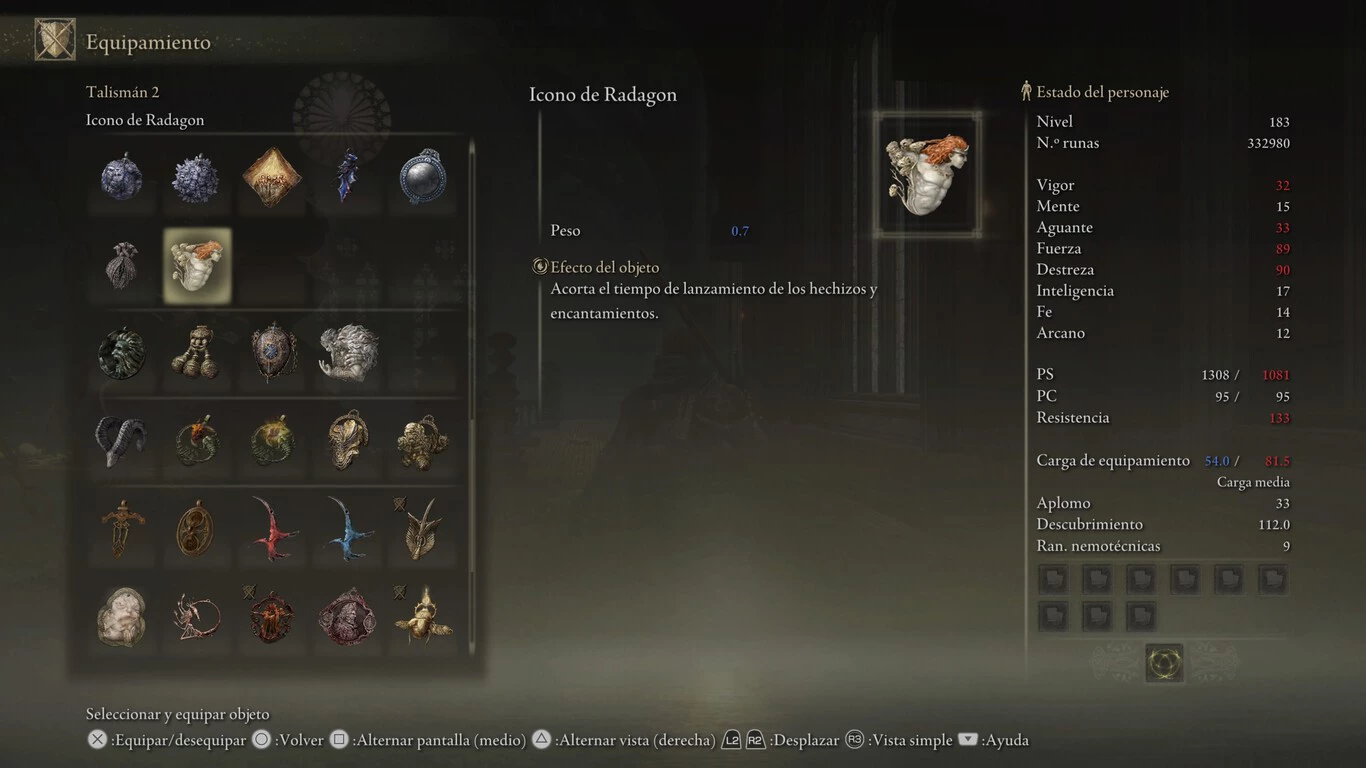Select the blue winged sword insignia
1366x768 pixels.
point(347,528)
